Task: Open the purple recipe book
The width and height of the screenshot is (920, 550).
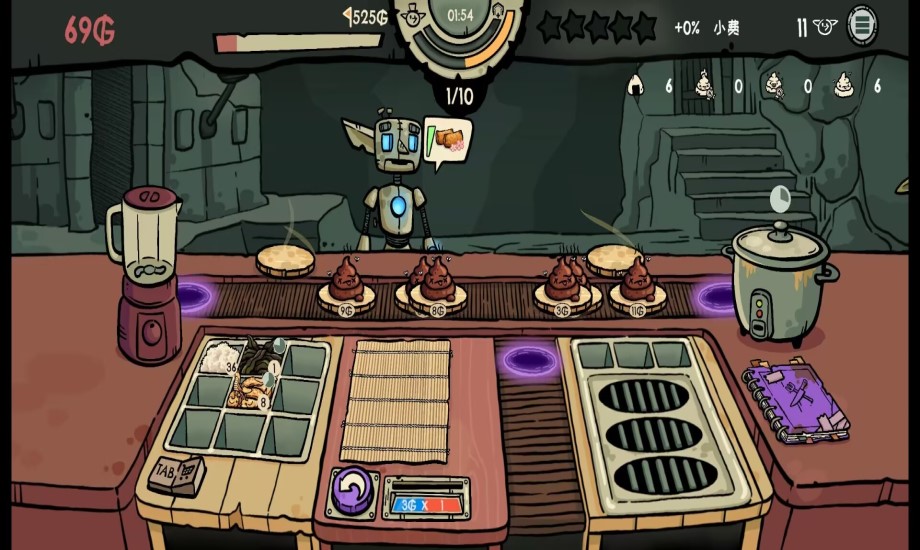Action: tap(795, 403)
